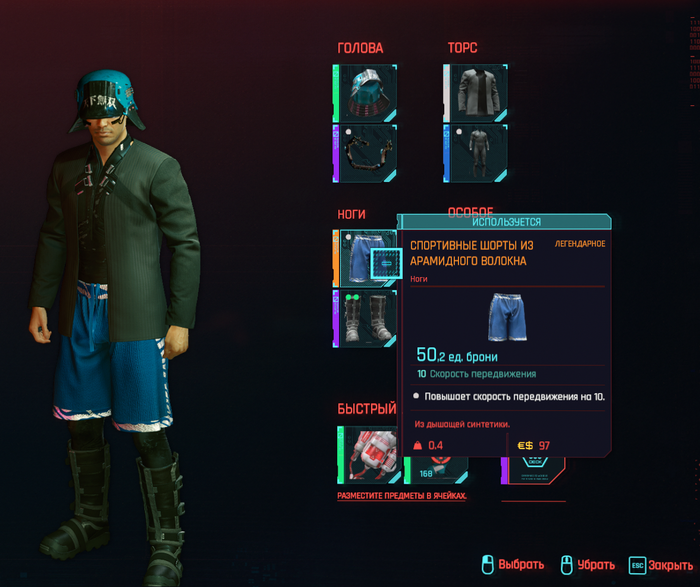This screenshot has height=587, width=700.
Task: Select the face accessory slot under the helmet
Action: (364, 153)
